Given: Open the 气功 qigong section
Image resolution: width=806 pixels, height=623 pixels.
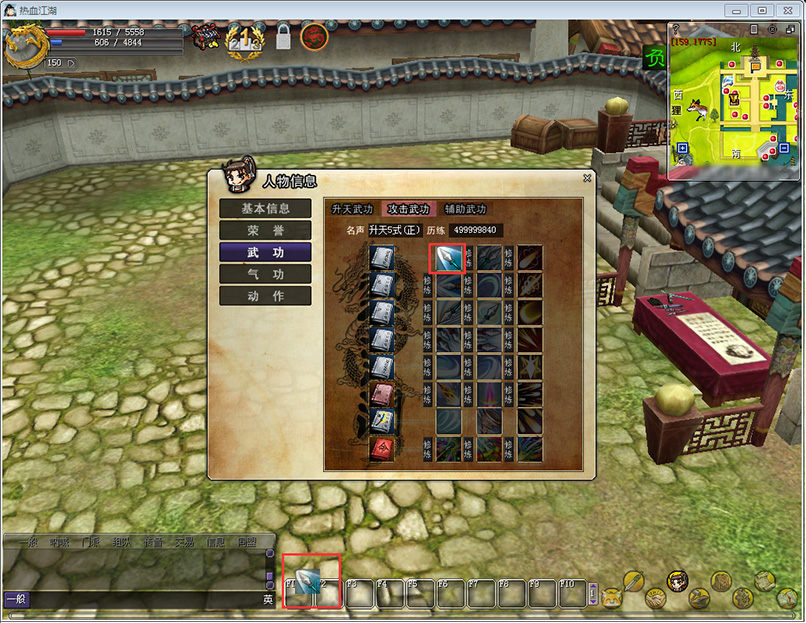Looking at the screenshot, I should pos(265,274).
